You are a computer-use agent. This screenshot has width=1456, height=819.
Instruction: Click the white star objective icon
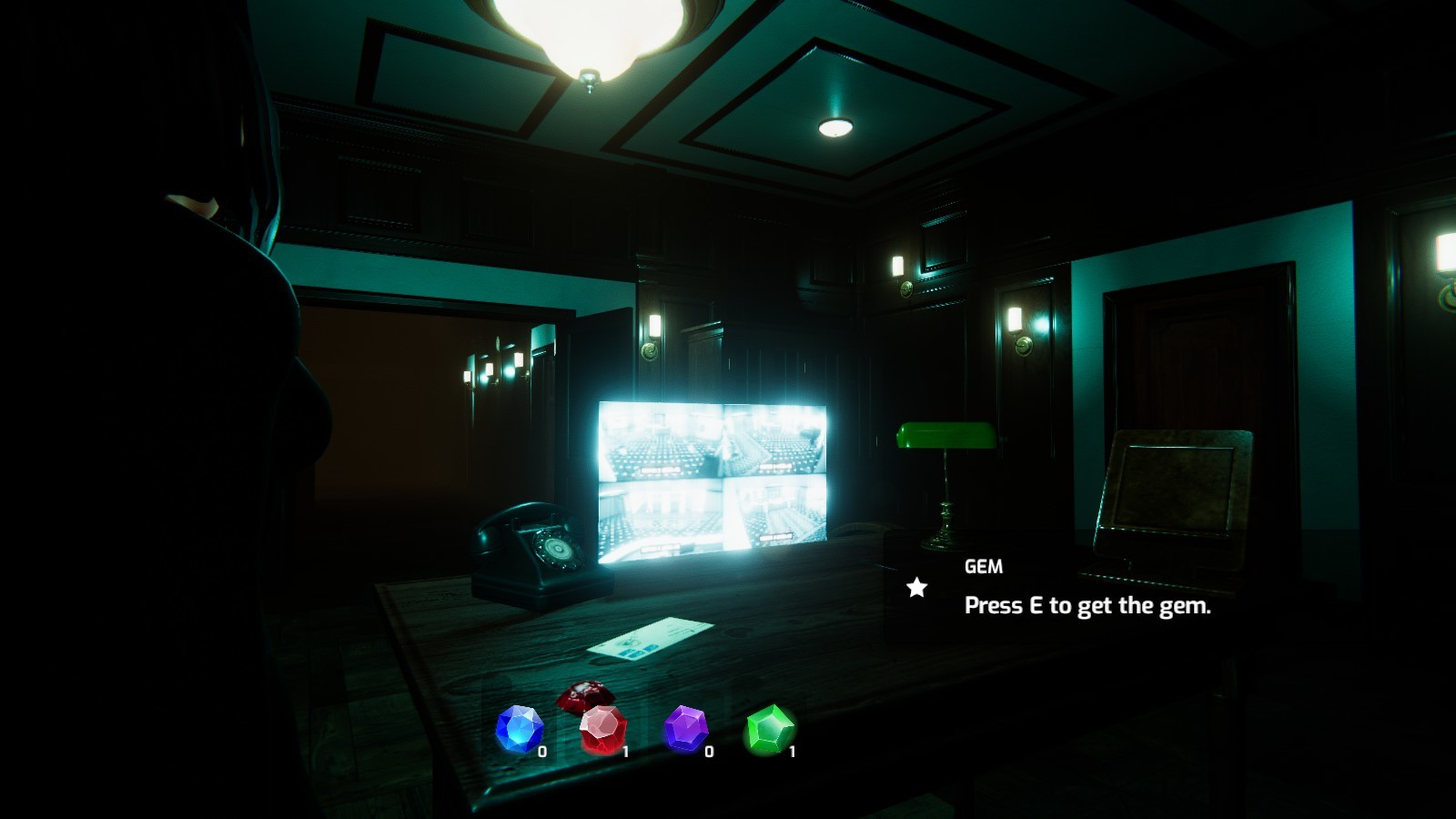click(915, 587)
